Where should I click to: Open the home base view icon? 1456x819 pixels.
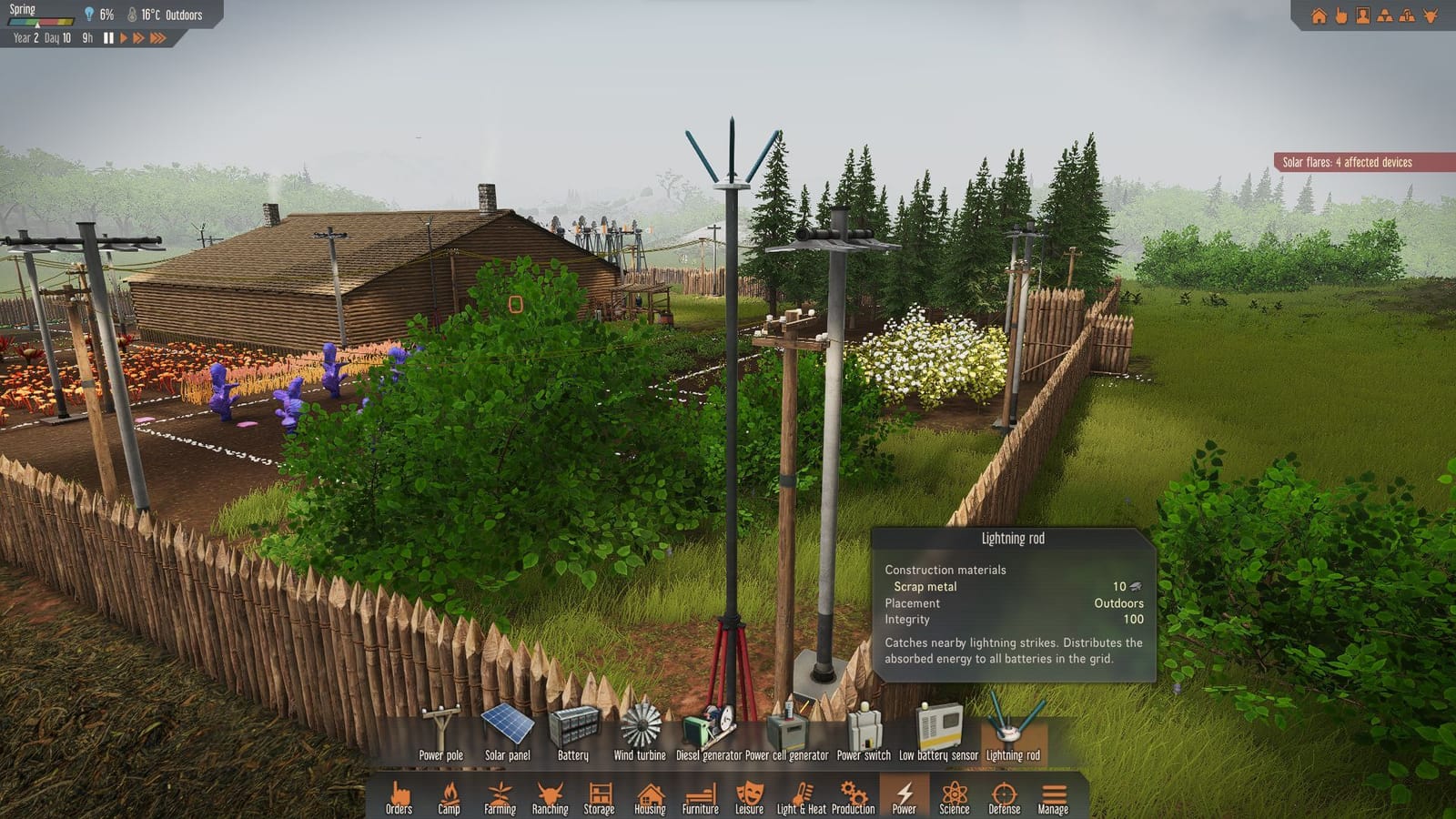tap(1319, 15)
